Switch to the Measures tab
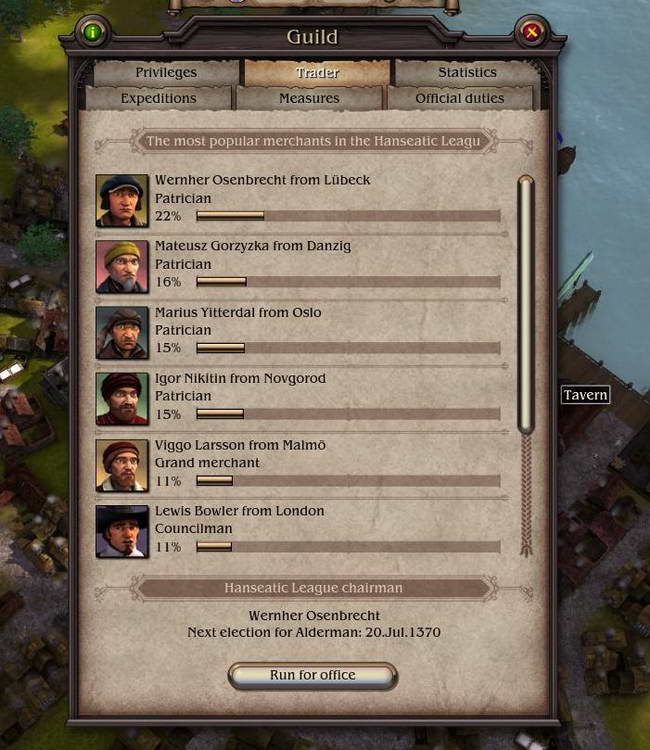The image size is (650, 750). 309,98
